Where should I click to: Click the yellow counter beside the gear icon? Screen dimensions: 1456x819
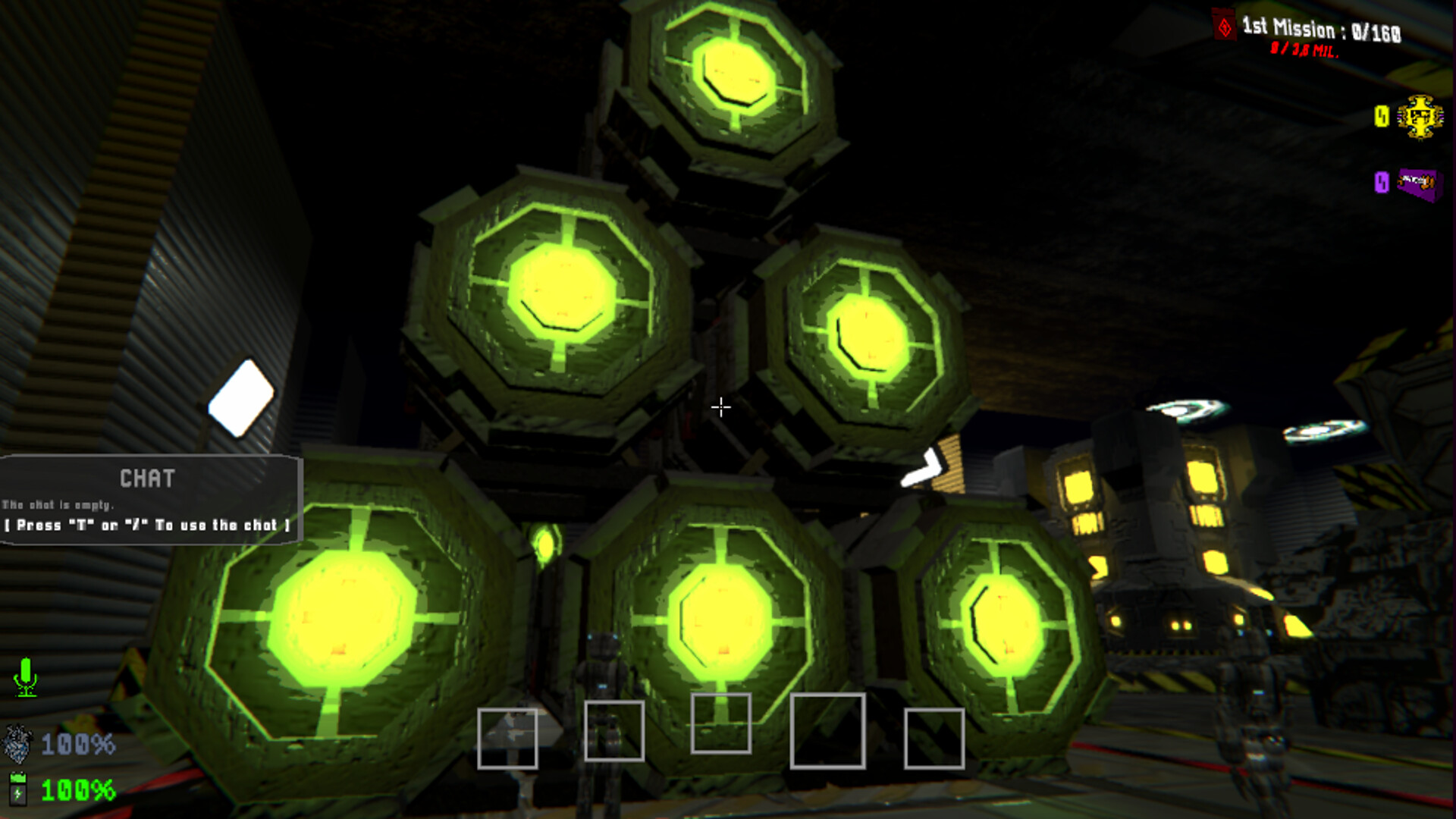point(1382,115)
